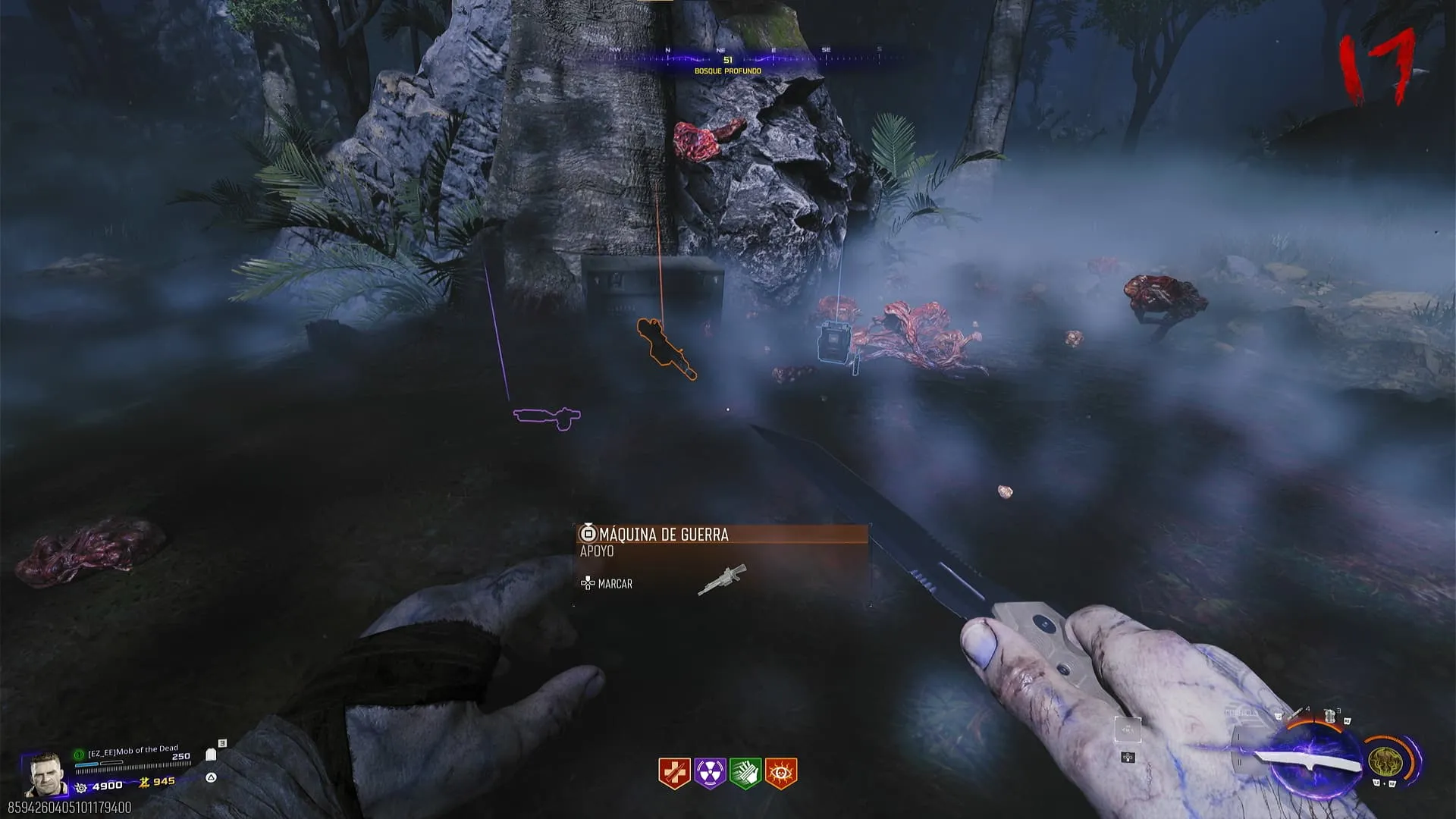Screen dimensions: 1456x819
Task: Select the lethal equipment slot icon
Action: (x=1299, y=714)
